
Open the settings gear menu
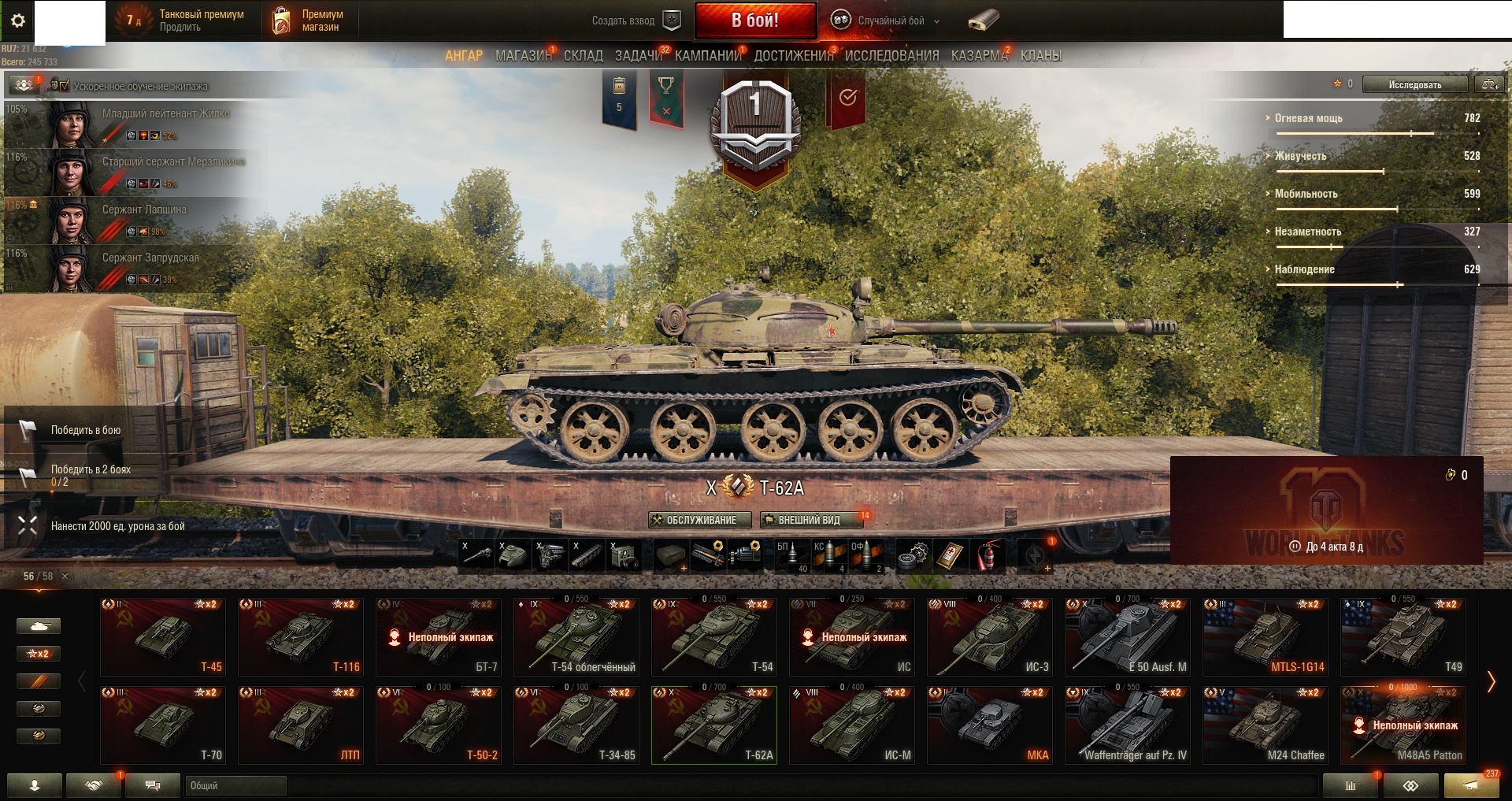18,21
